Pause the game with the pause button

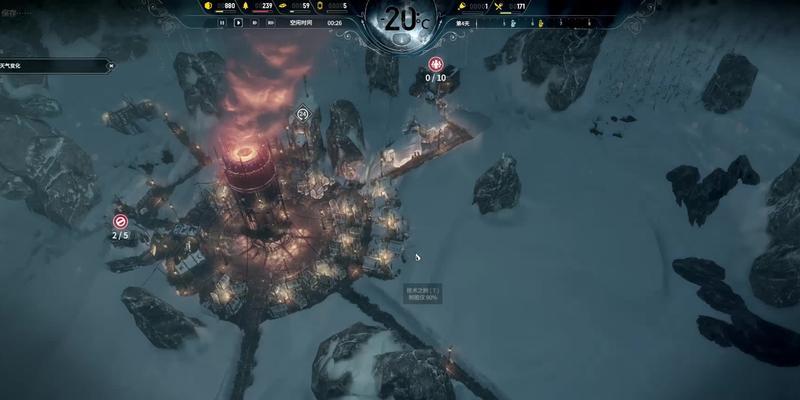pos(222,21)
